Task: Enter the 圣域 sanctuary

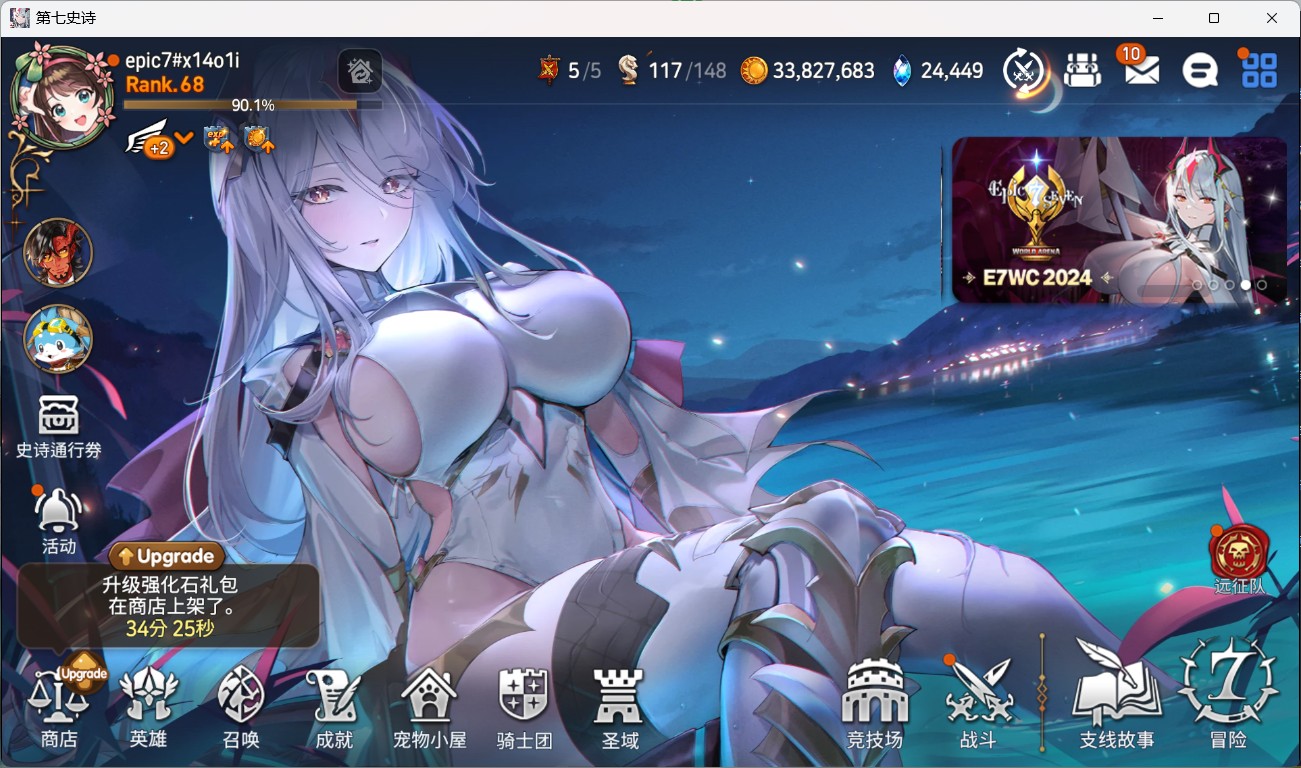Action: pos(619,705)
